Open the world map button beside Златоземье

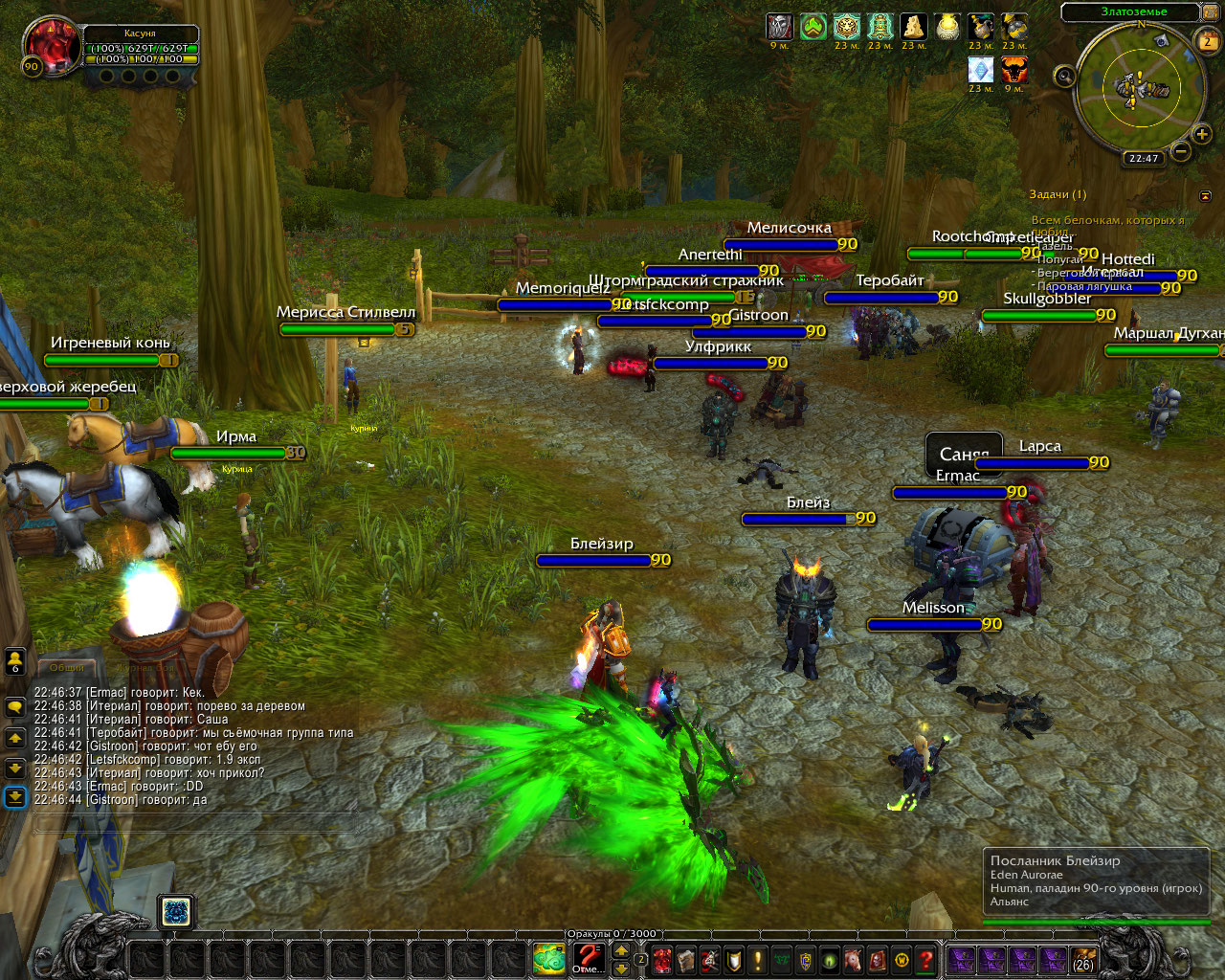pyautogui.click(x=1210, y=12)
